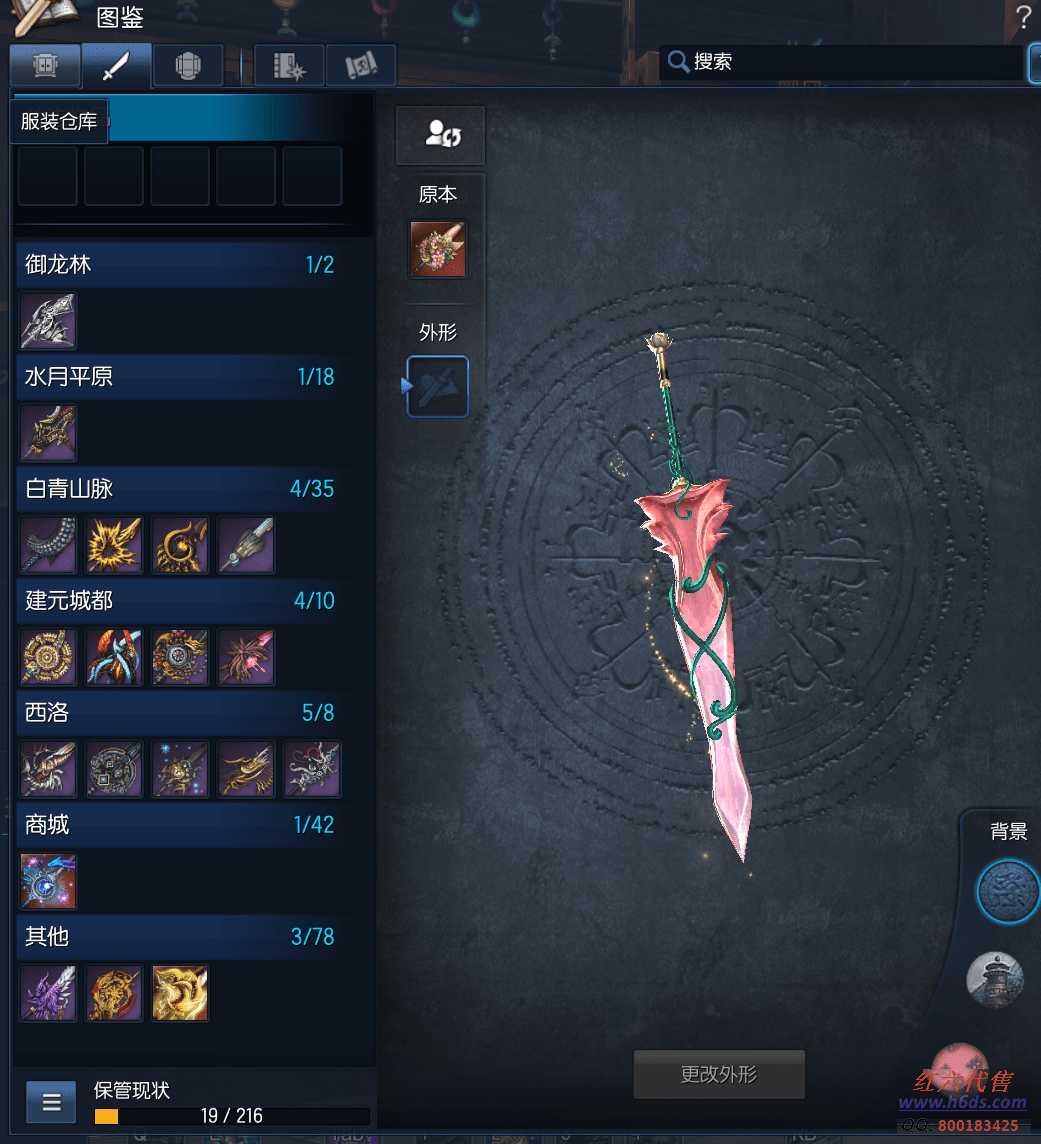1041x1144 pixels.
Task: Open the storage list menu button
Action: click(x=52, y=1103)
